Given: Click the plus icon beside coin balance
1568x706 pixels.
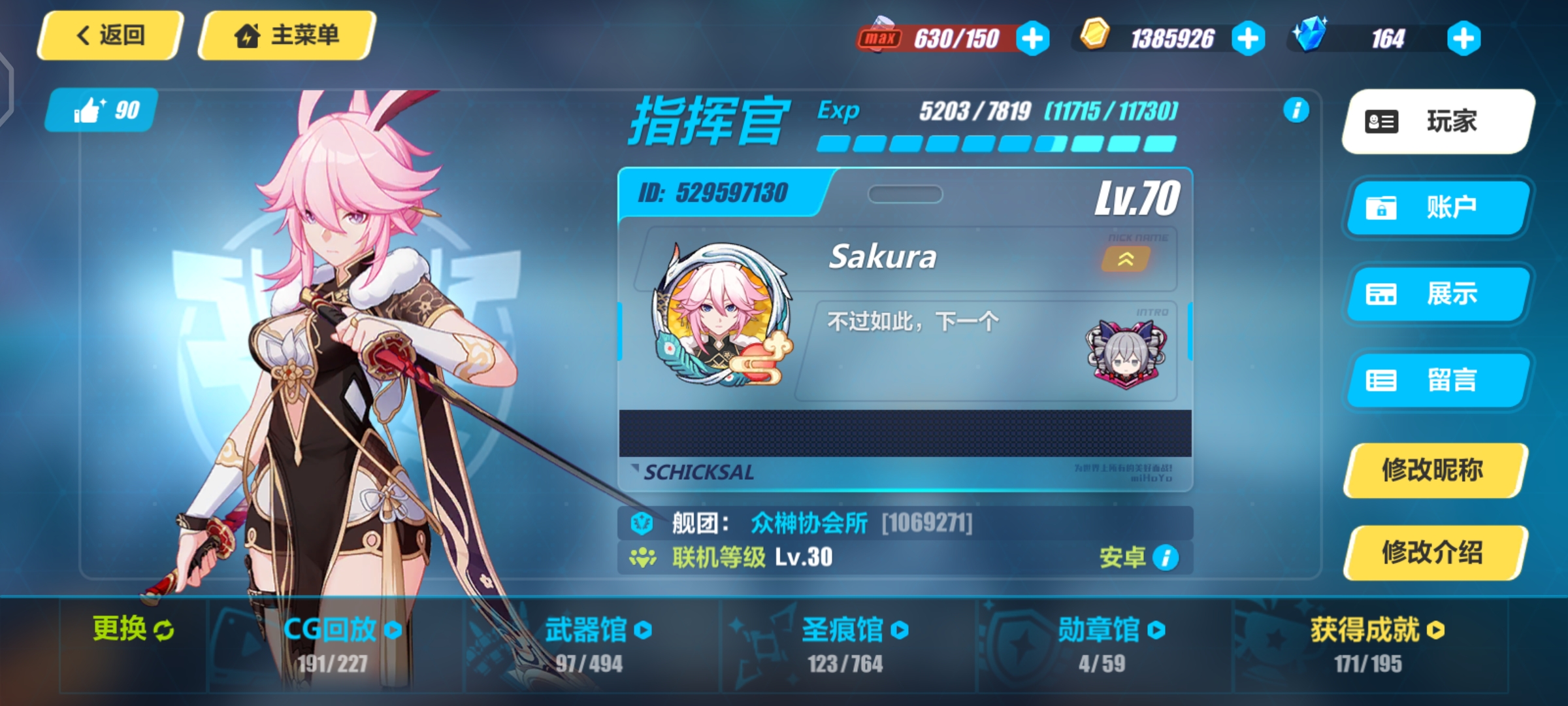Looking at the screenshot, I should (1248, 37).
